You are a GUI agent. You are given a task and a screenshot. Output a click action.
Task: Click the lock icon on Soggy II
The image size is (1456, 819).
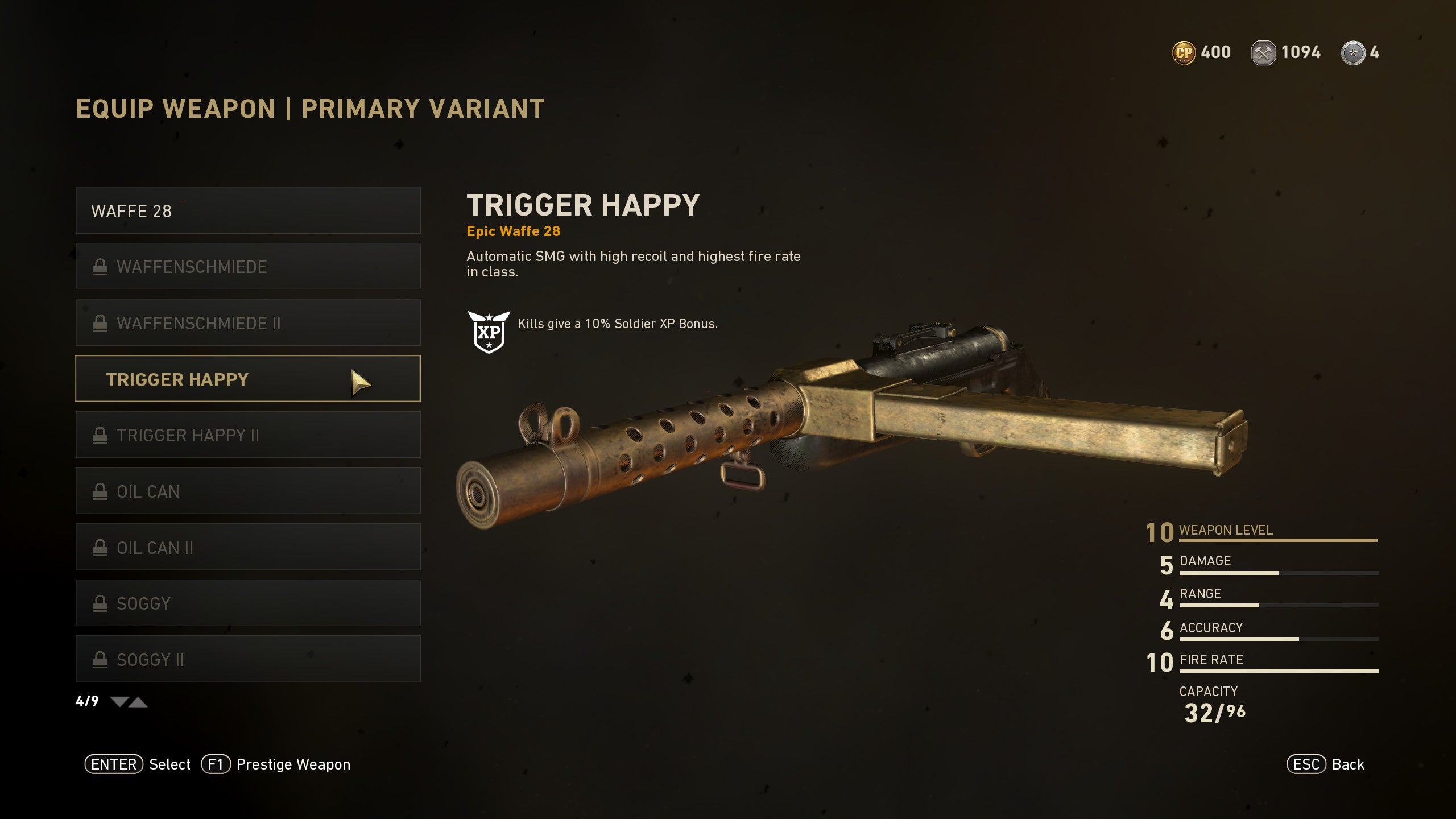click(101, 659)
